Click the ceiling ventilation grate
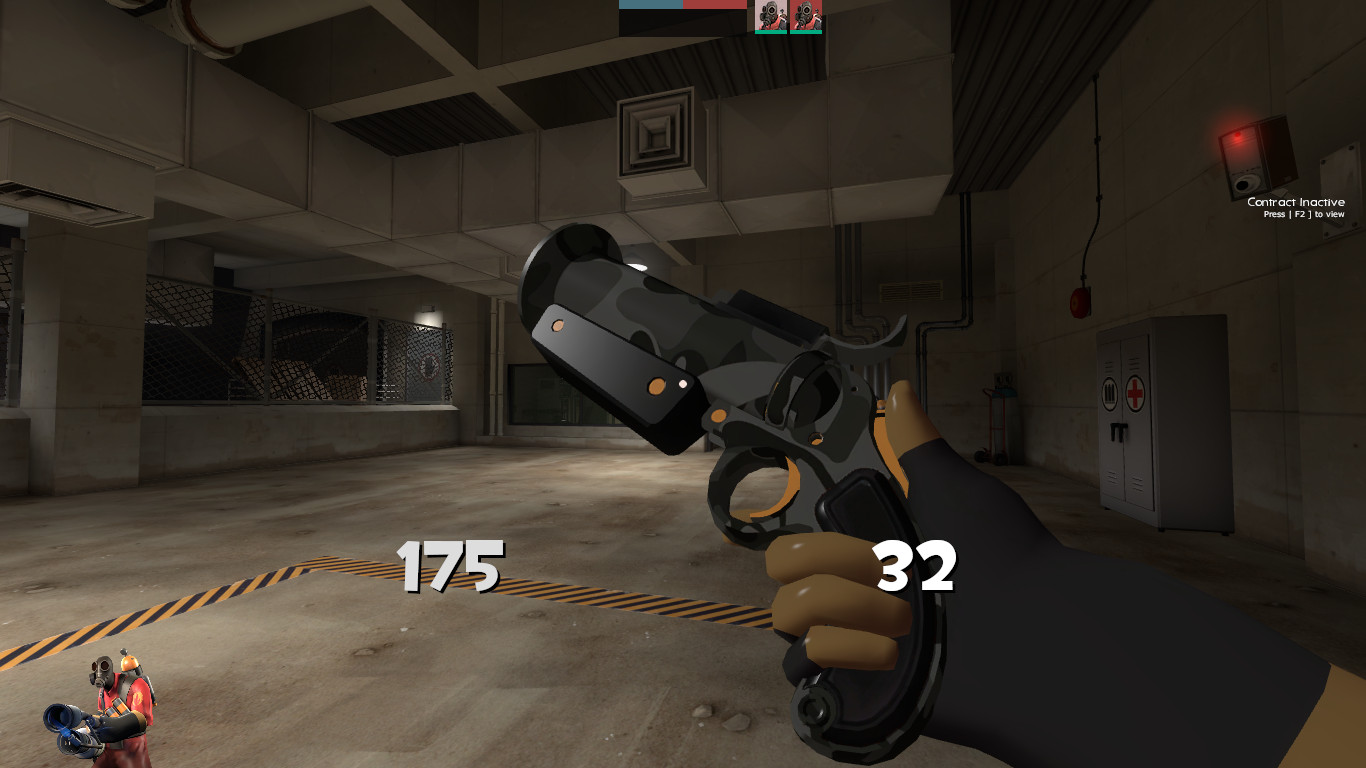The image size is (1366, 768). tap(657, 131)
